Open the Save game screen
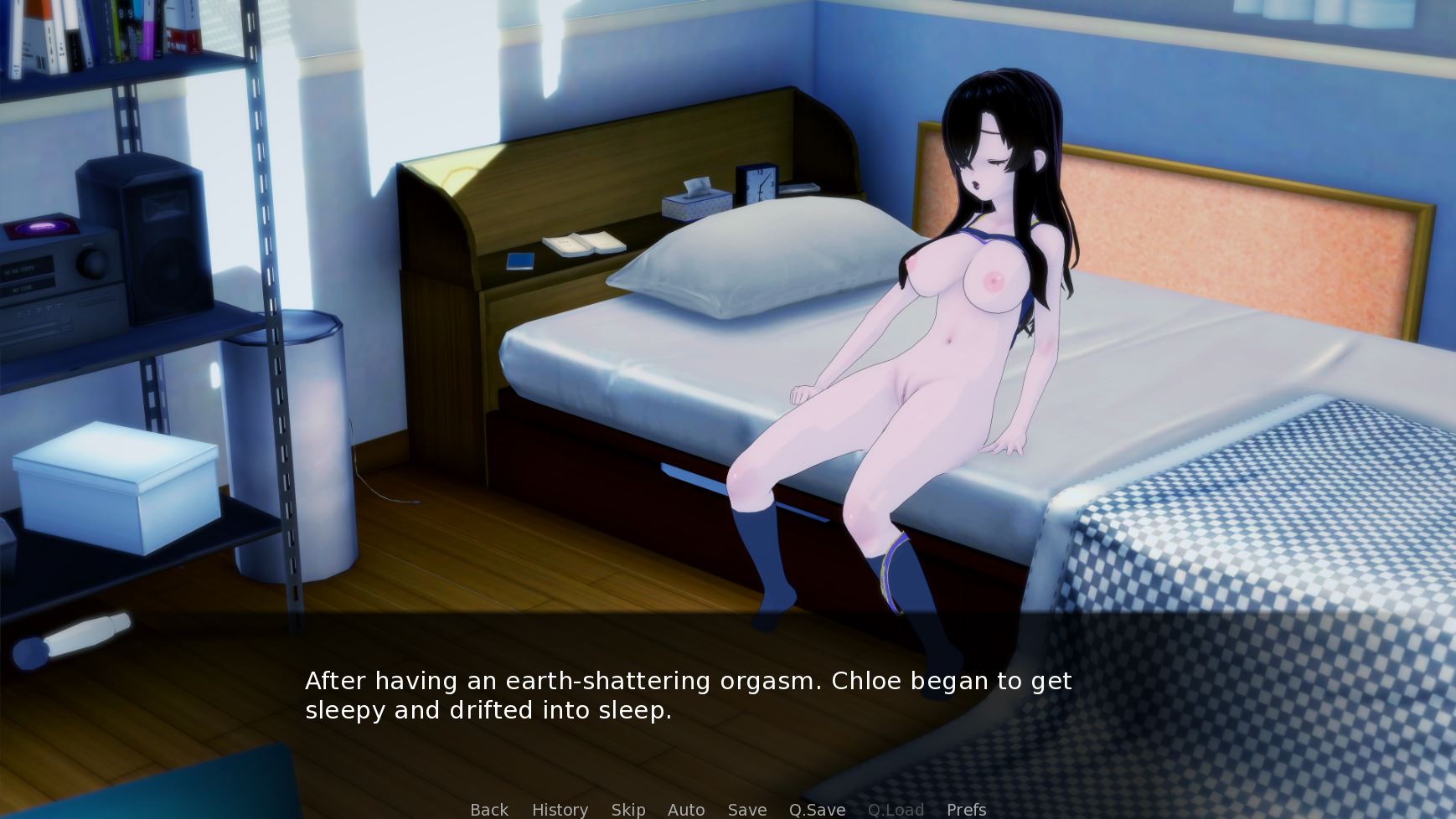This screenshot has width=1456, height=819. pos(747,809)
